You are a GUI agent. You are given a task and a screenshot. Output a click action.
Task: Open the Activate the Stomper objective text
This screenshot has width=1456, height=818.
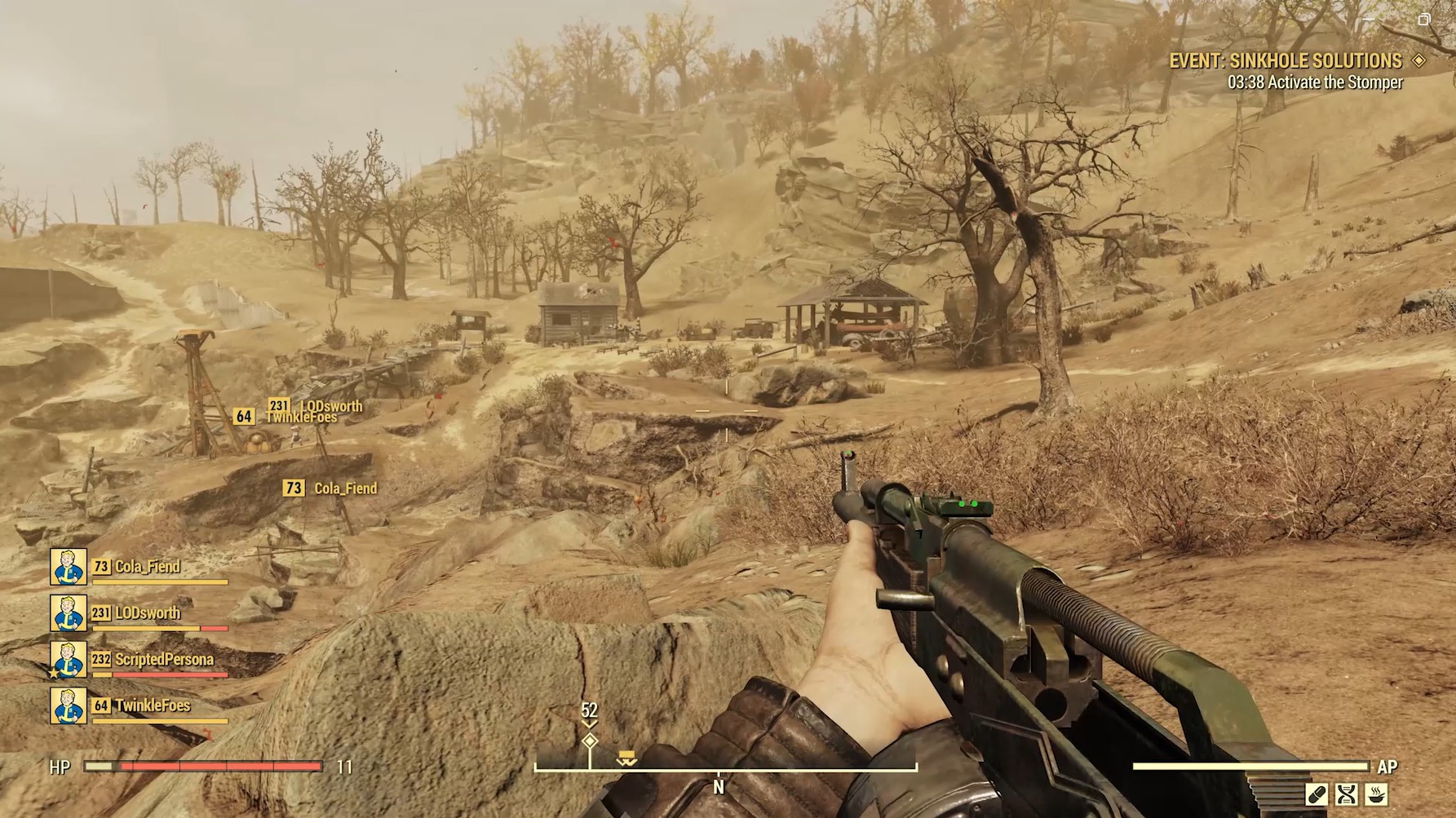(x=1316, y=82)
